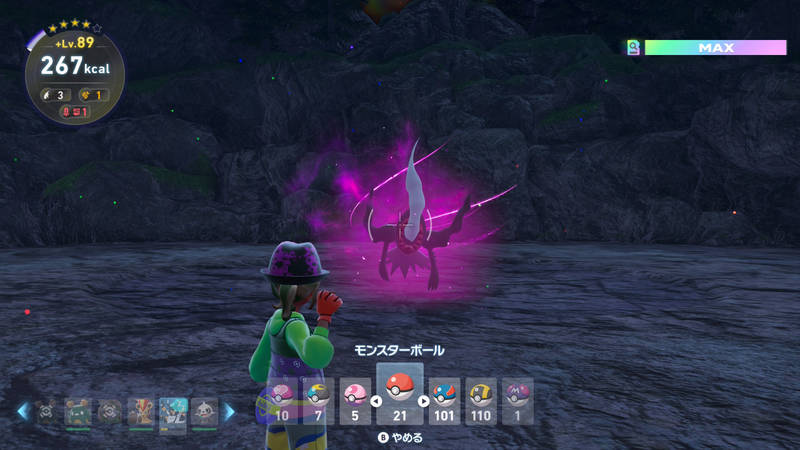Select the Poké Ball with 21 remaining
Image resolution: width=800 pixels, height=450 pixels.
click(x=399, y=389)
